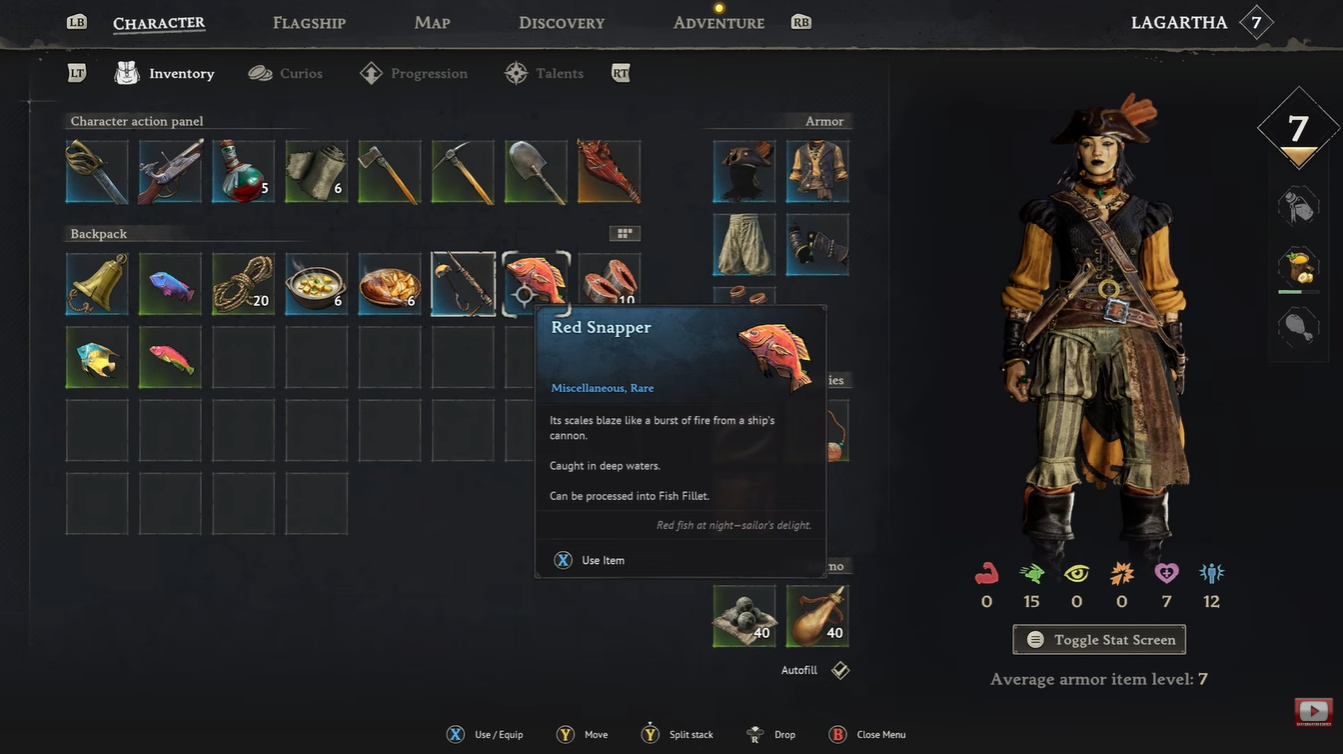
Task: Switch to the Map tab
Action: pos(432,22)
